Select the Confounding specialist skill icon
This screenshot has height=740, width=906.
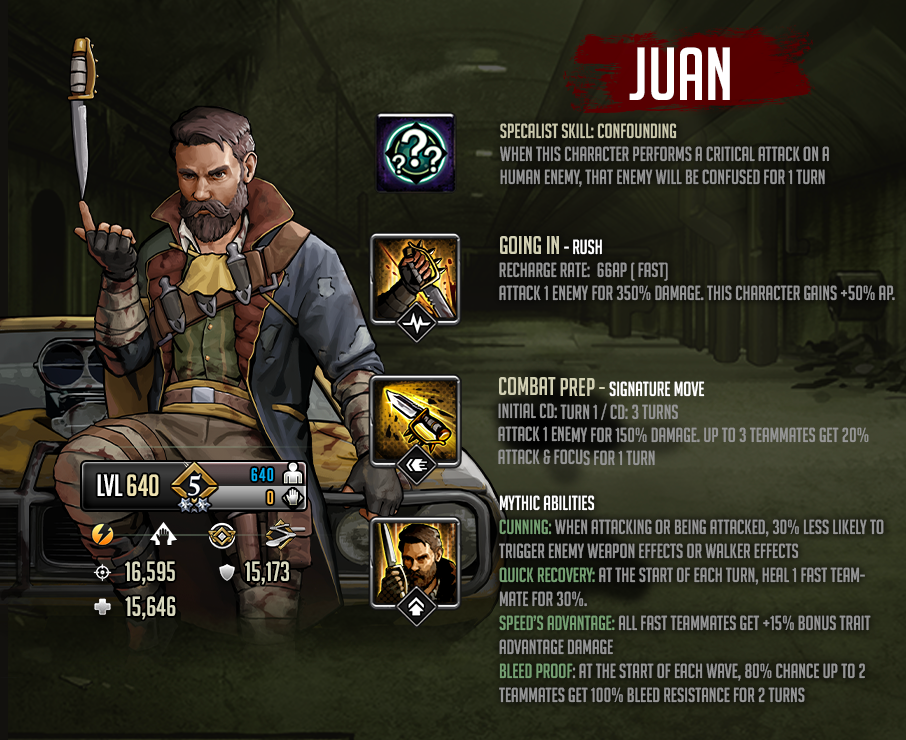point(415,152)
